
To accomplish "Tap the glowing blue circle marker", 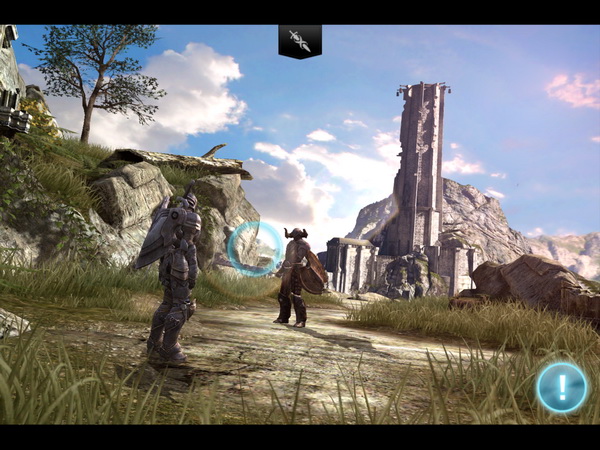I will [255, 248].
